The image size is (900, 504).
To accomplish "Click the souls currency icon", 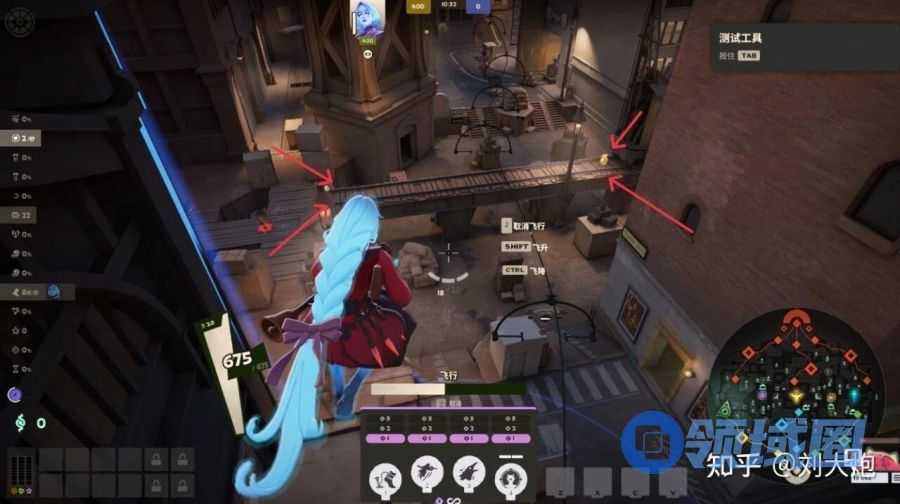I will pyautogui.click(x=18, y=423).
